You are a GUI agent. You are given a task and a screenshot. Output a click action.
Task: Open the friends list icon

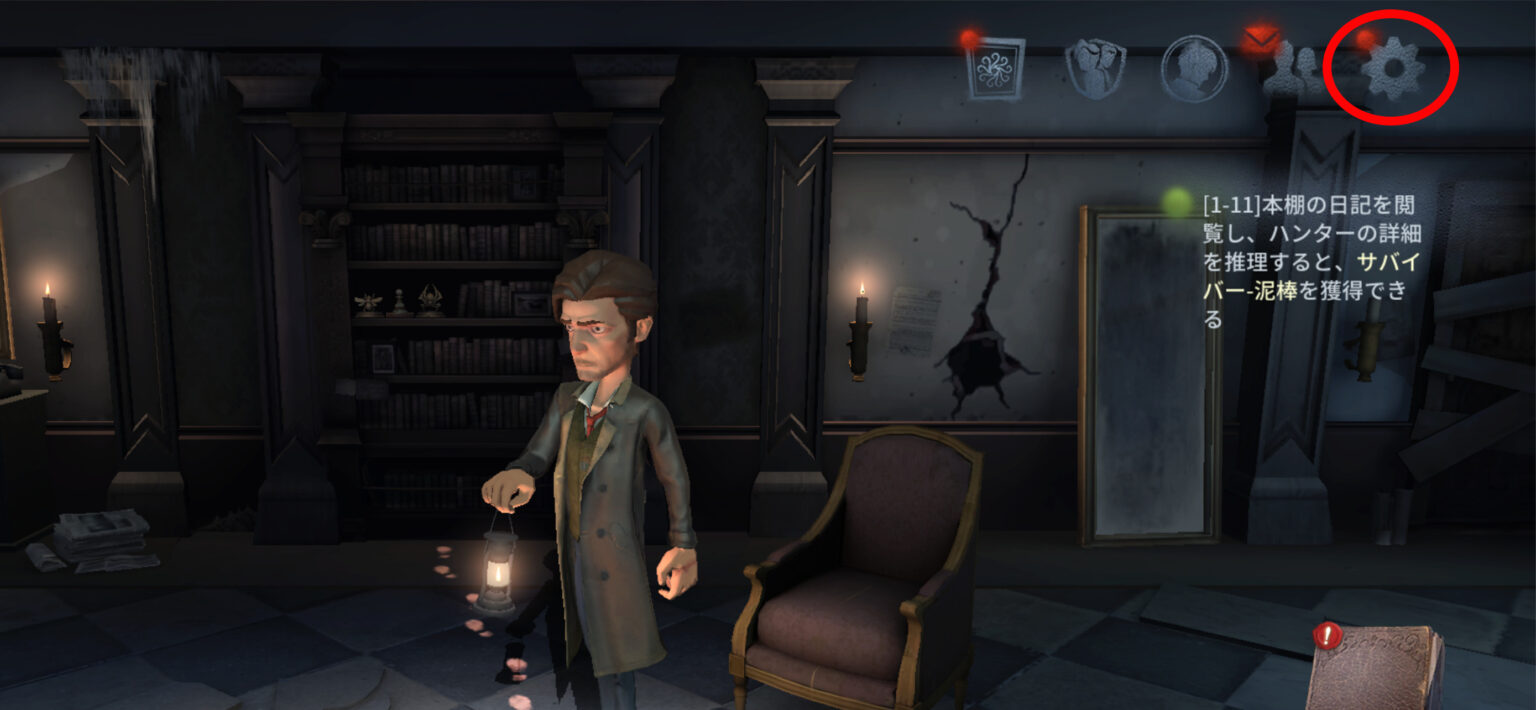click(1292, 71)
